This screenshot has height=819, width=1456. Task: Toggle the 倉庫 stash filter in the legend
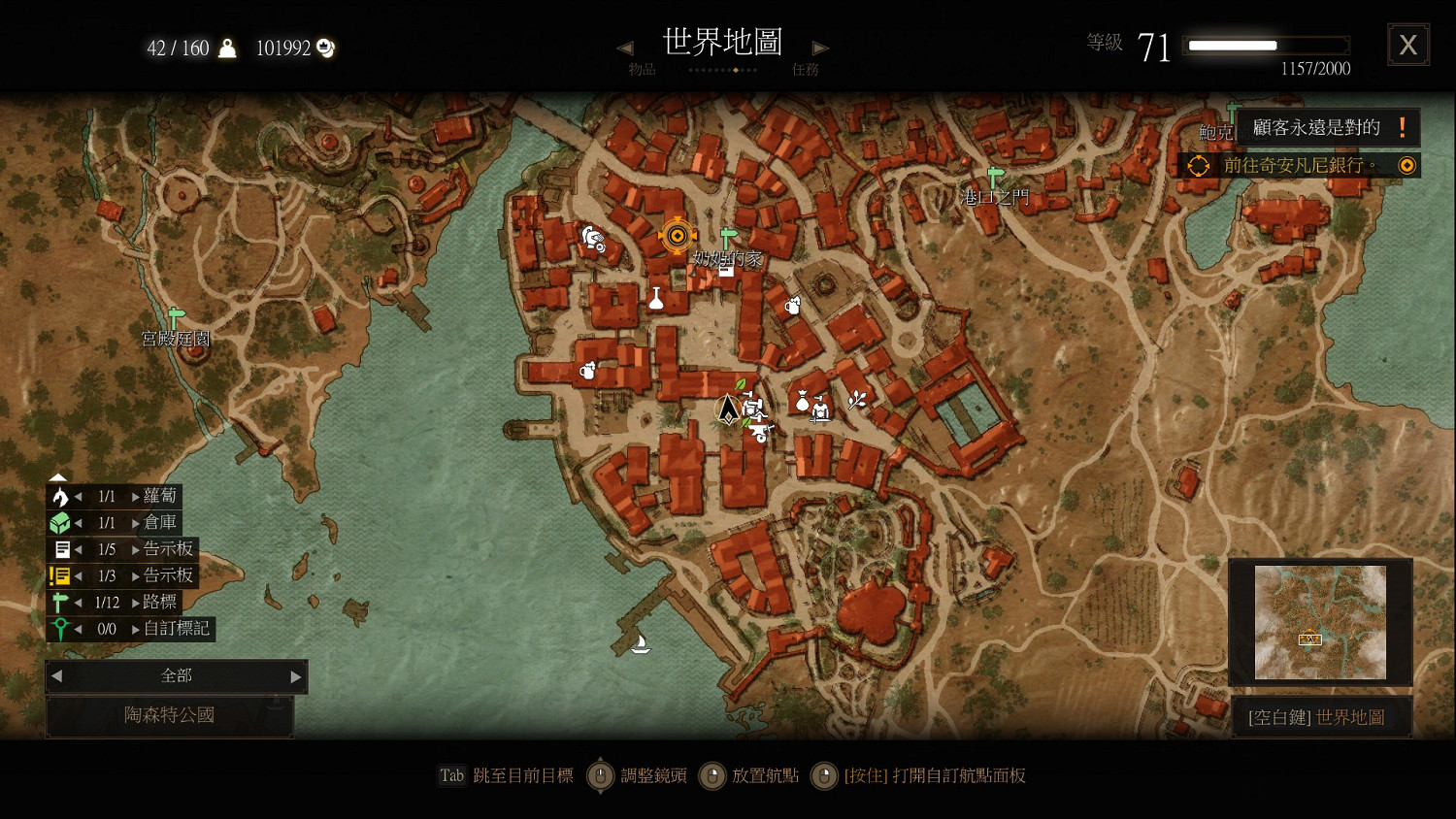tap(59, 522)
